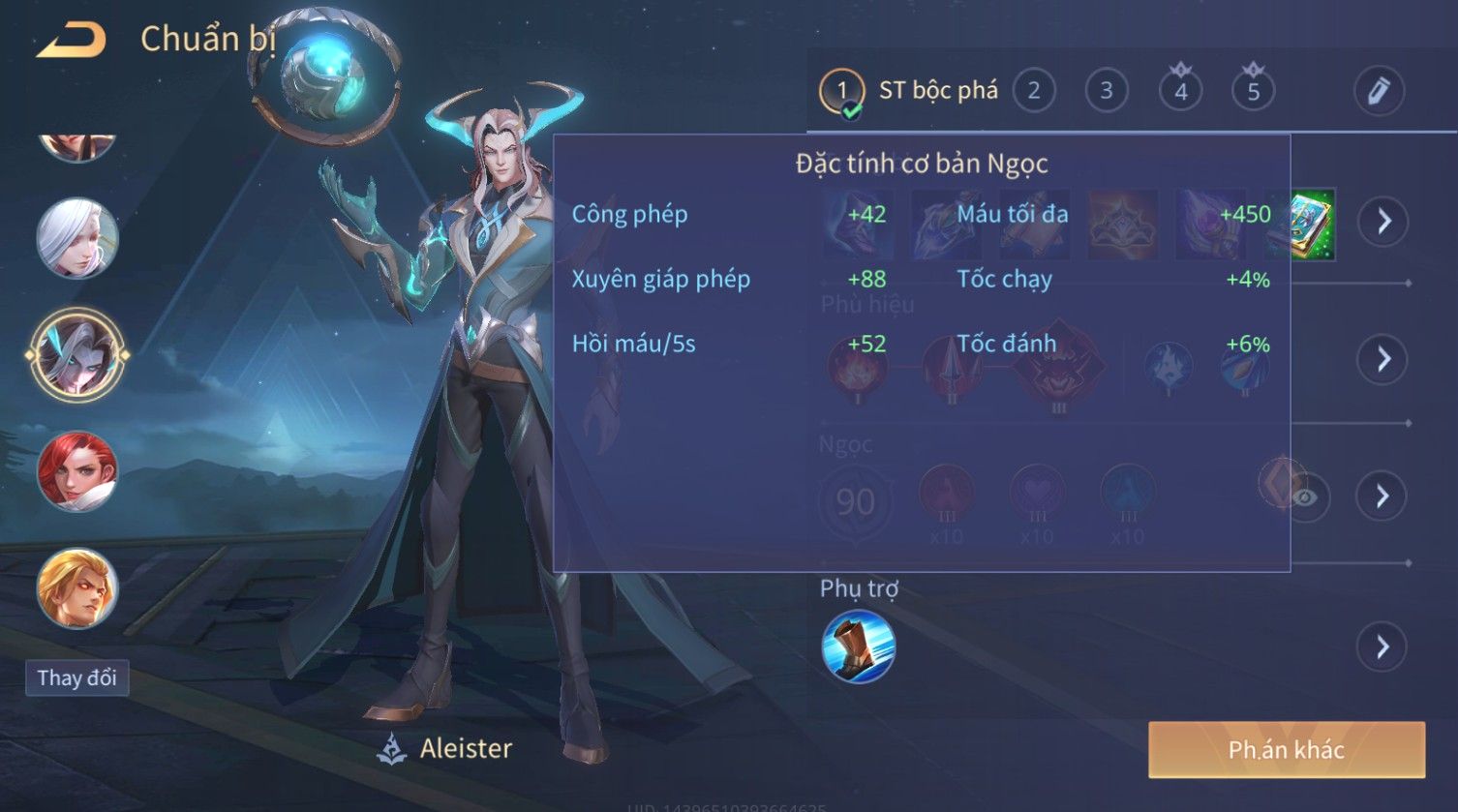Screen dimensions: 1458x812
Task: Choose the blonde hero portrait
Action: coord(76,587)
